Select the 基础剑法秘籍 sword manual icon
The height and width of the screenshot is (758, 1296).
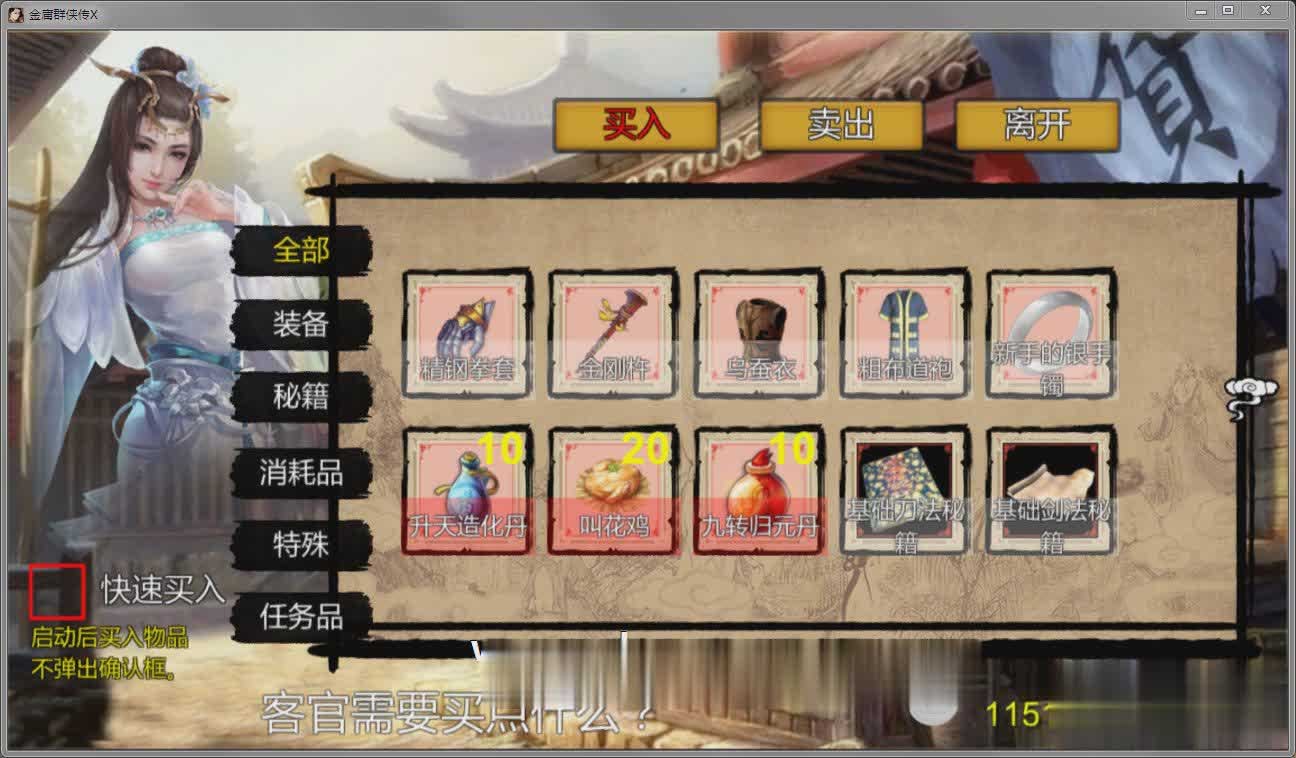[x=1049, y=490]
